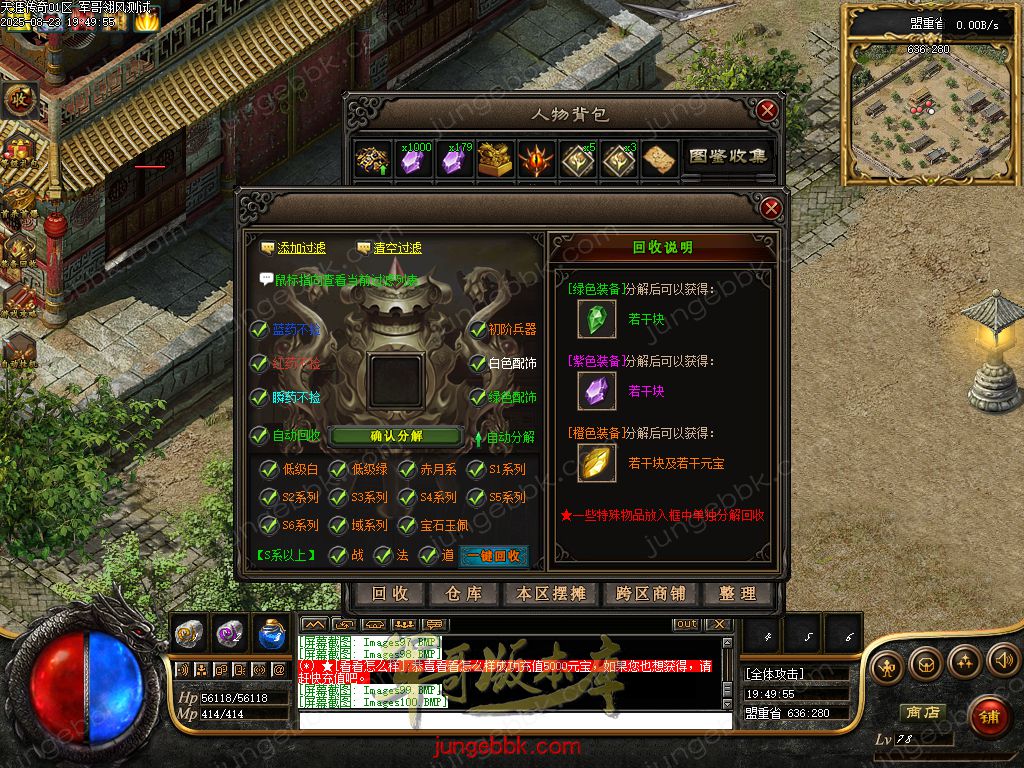
Task: Toggle the 白色配饰 checkbox
Action: [x=478, y=363]
